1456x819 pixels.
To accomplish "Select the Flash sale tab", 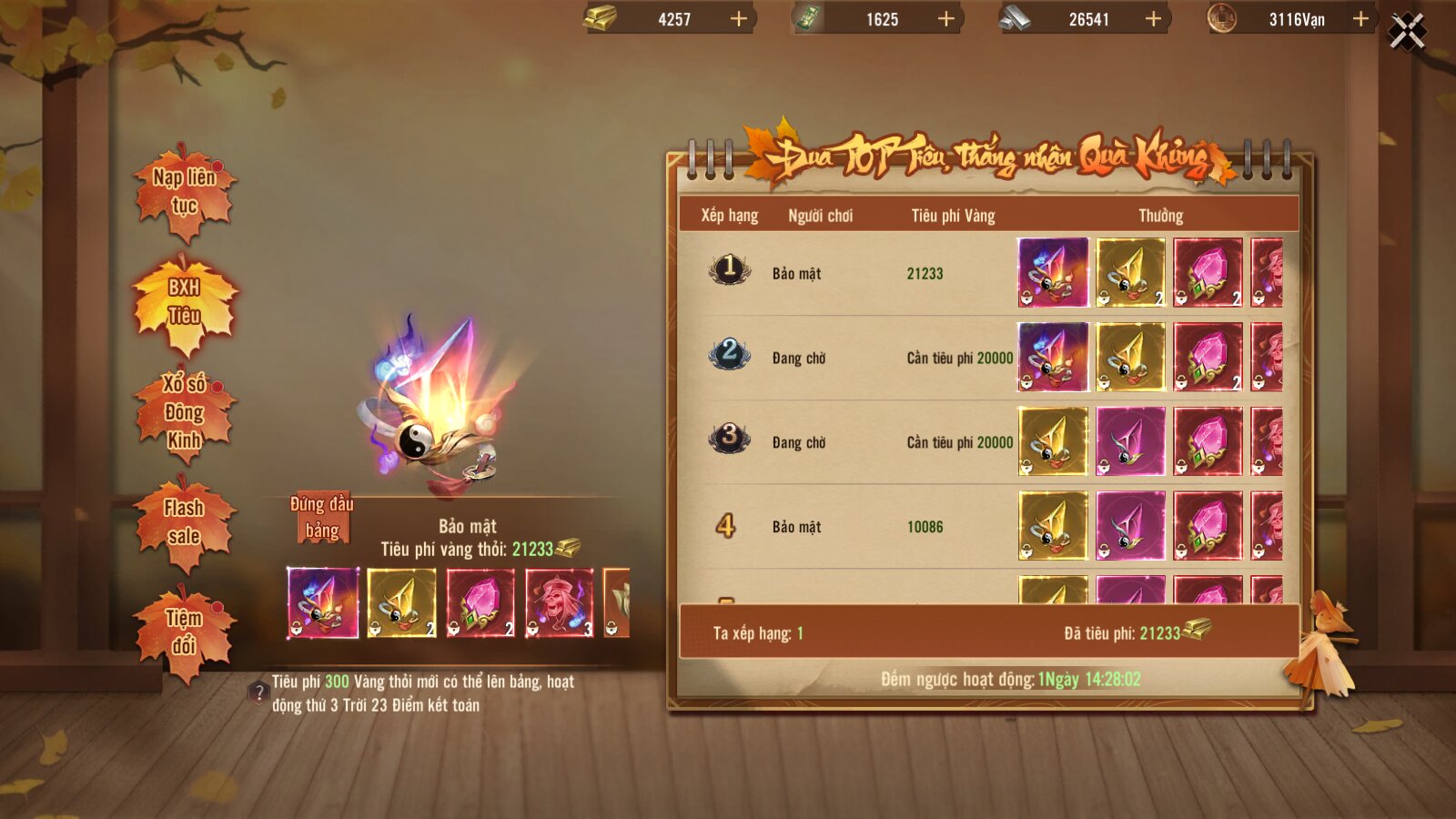I will tap(184, 522).
